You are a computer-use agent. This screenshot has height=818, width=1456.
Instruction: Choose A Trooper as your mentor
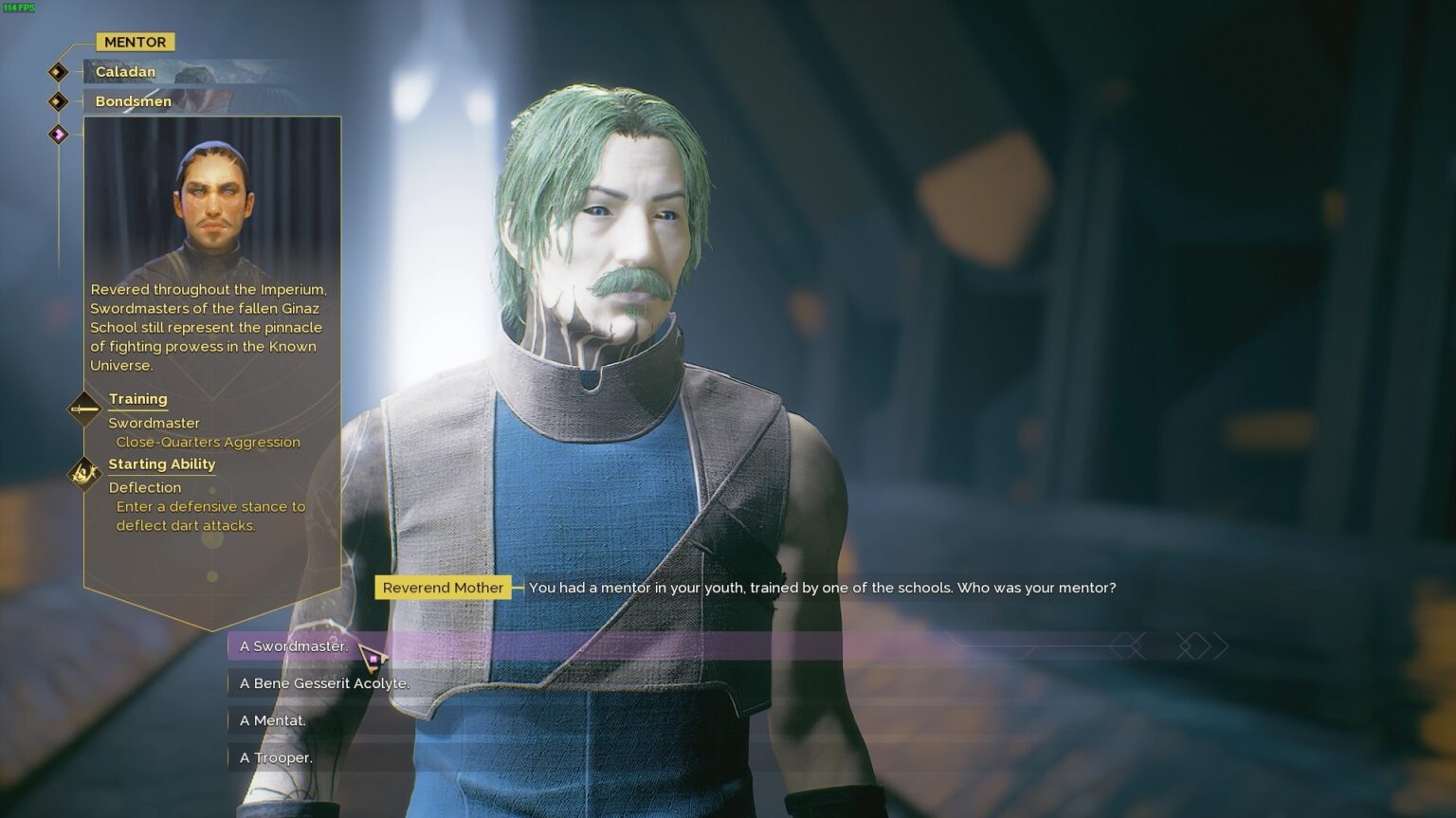pyautogui.click(x=277, y=757)
